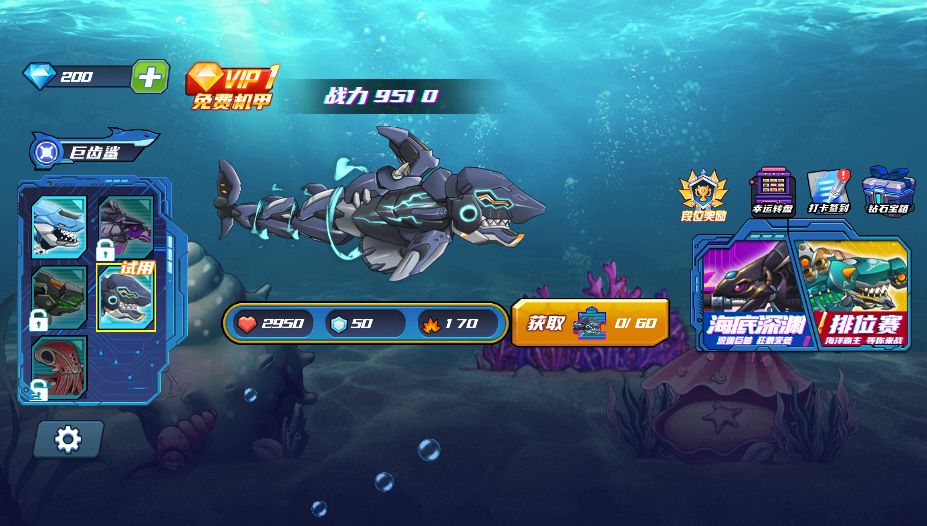Open 打卡签到 daily check-in
This screenshot has width=927, height=526.
828,191
